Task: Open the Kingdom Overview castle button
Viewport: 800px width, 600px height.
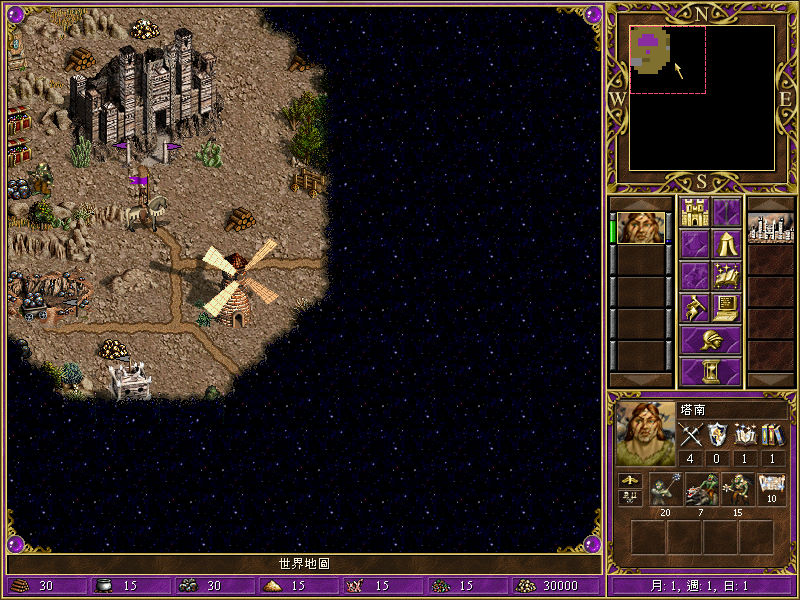Action: [x=694, y=212]
